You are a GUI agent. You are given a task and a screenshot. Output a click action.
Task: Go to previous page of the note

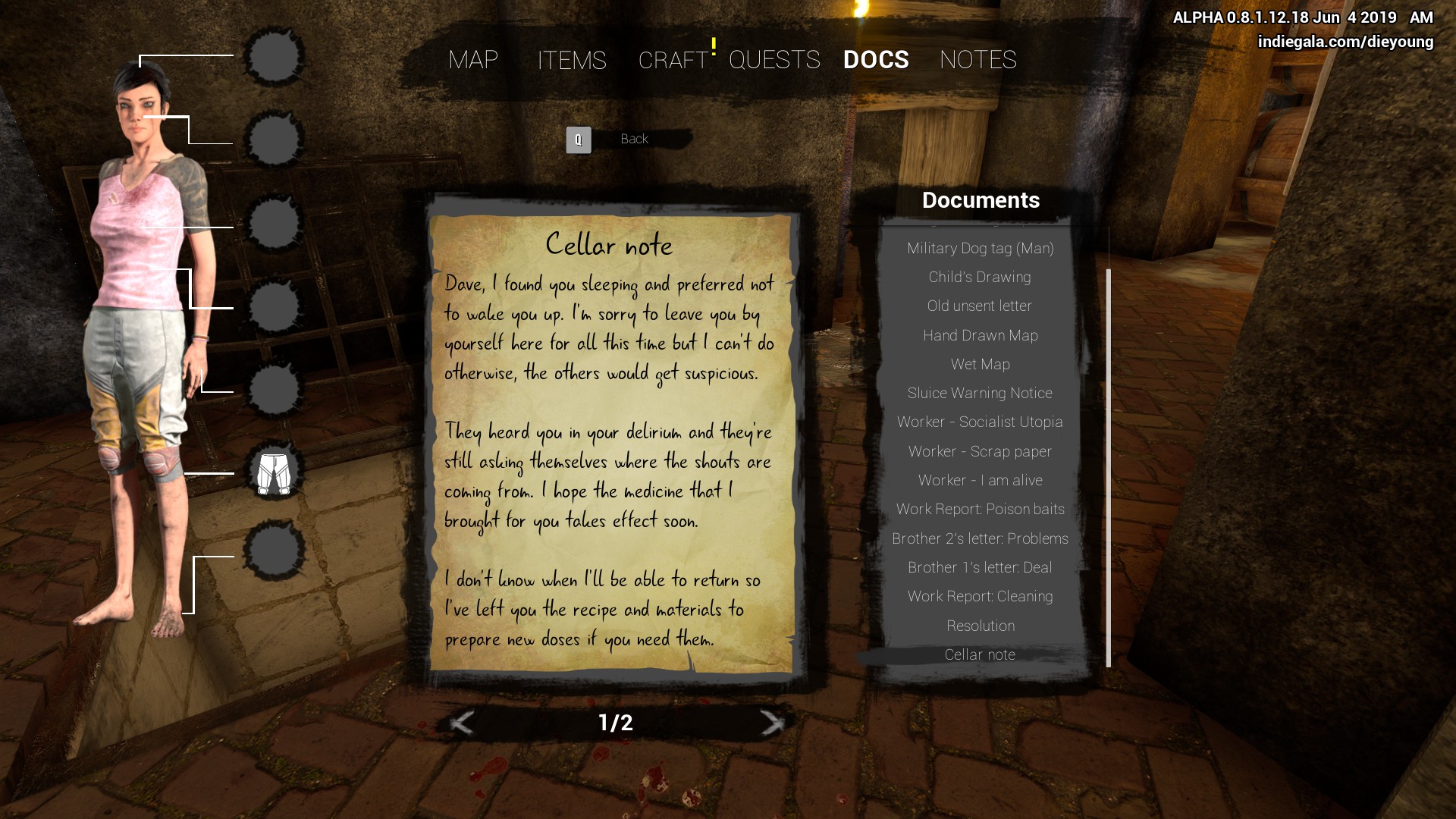click(x=462, y=723)
